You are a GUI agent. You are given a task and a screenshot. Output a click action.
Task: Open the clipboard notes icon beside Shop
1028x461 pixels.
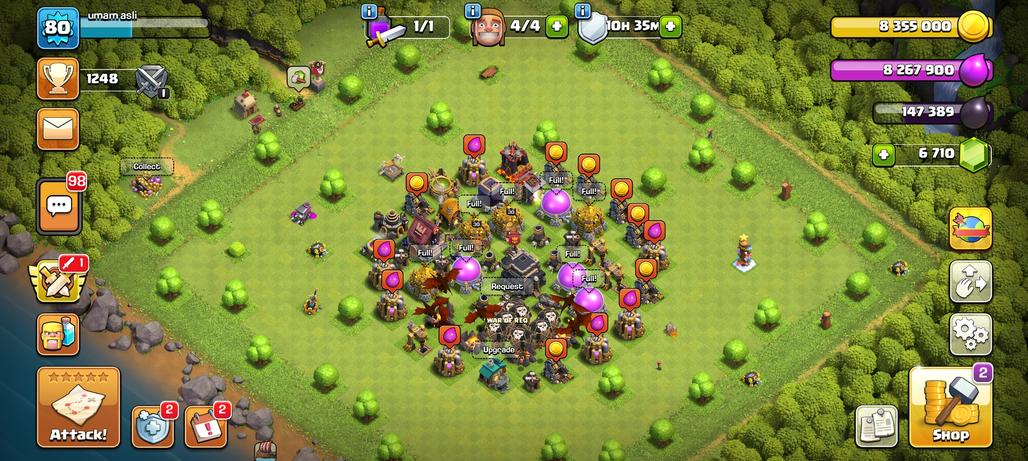click(x=876, y=426)
